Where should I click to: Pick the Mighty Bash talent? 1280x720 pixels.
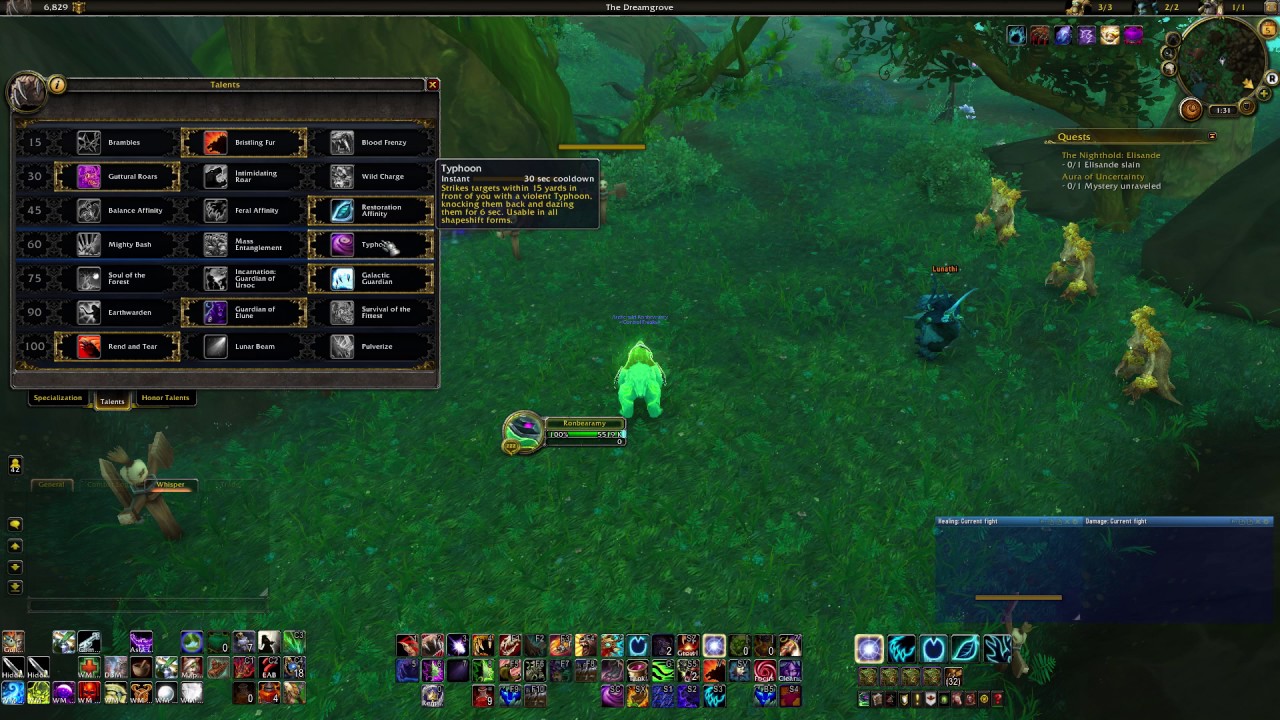(x=117, y=245)
